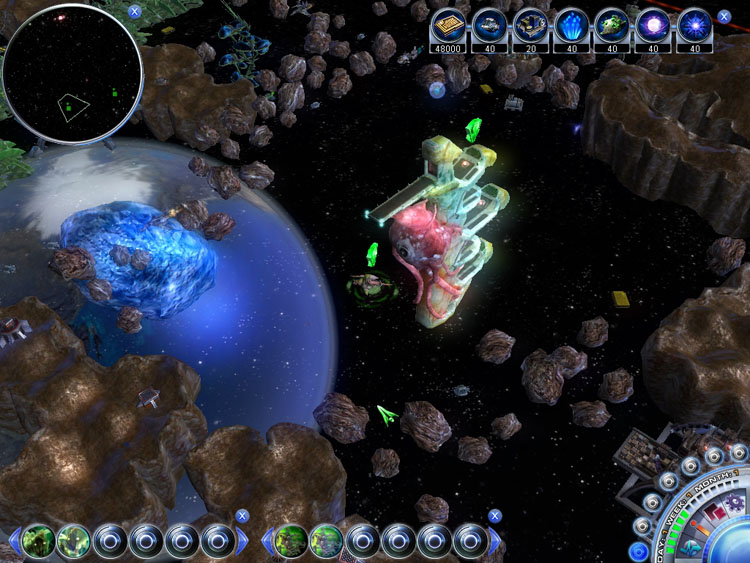Click the large blue end-turn orb
This screenshot has width=750, height=563.
[x=735, y=545]
